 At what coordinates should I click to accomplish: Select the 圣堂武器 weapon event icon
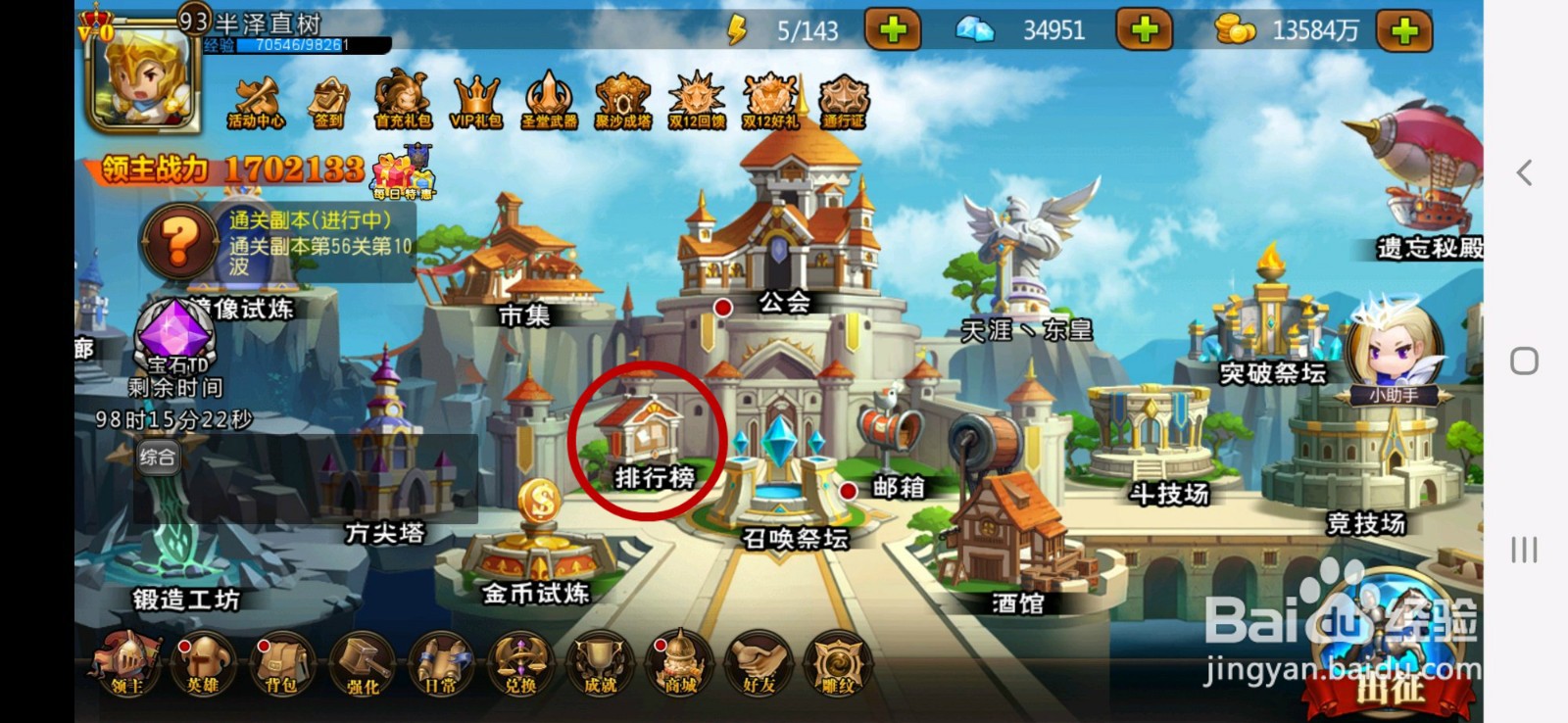click(547, 98)
